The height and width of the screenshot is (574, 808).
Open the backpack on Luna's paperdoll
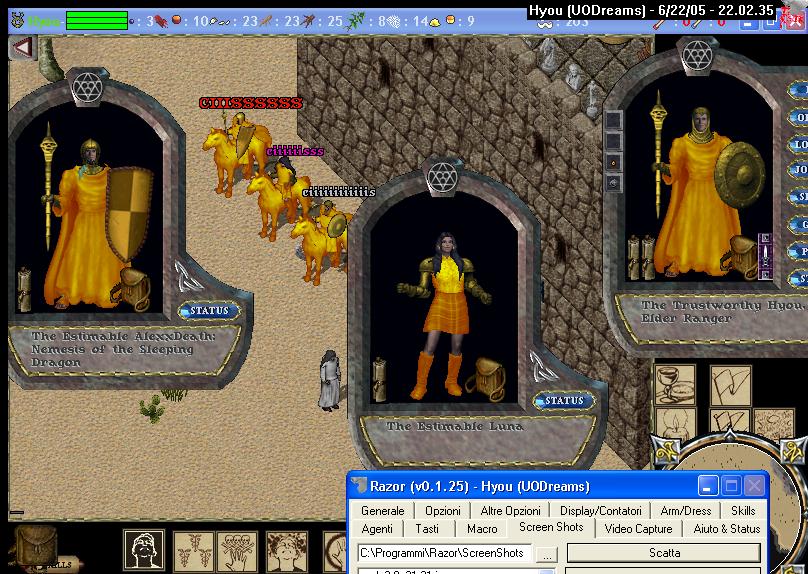[x=489, y=377]
